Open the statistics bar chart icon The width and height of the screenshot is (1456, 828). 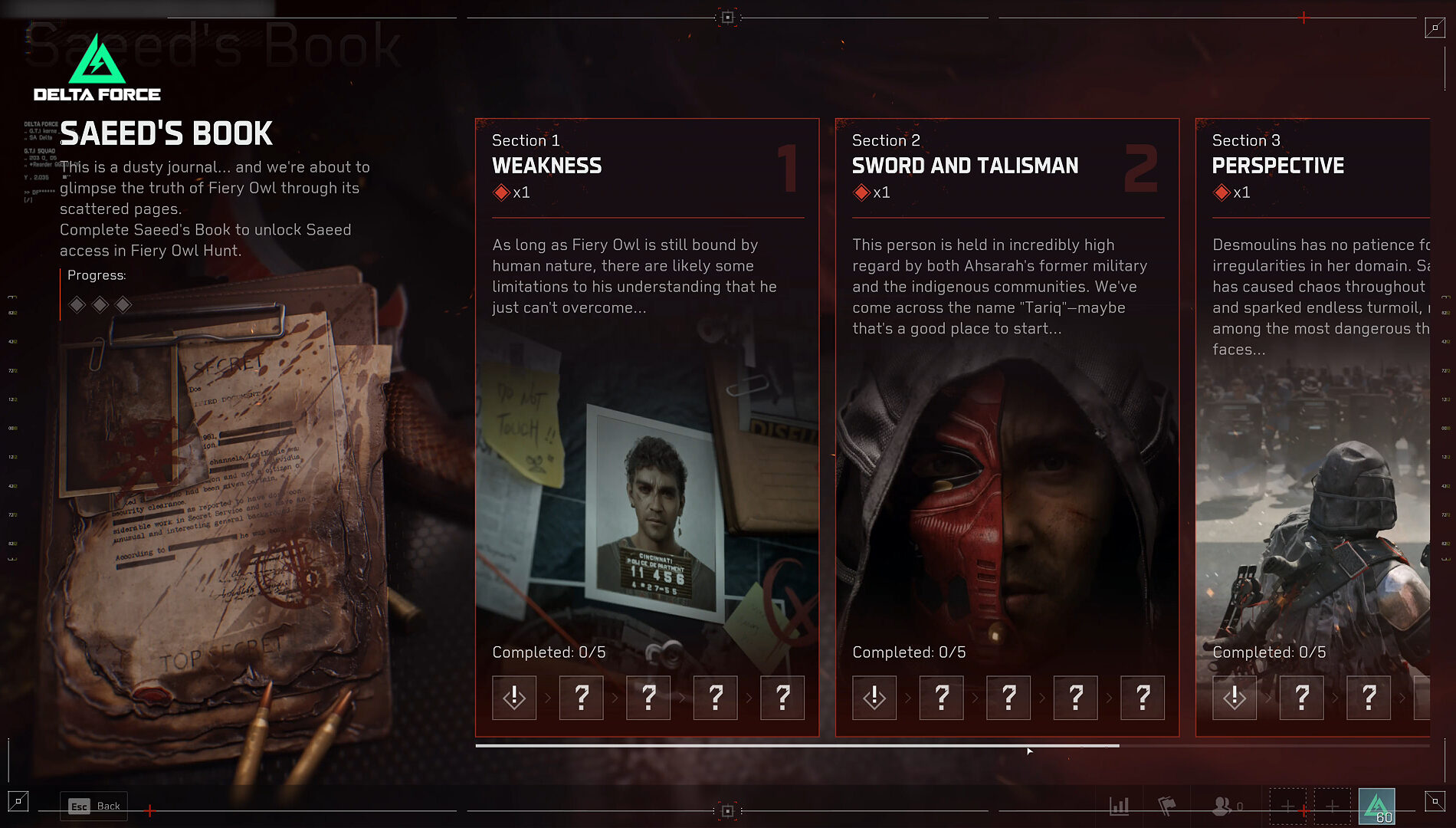(1120, 806)
